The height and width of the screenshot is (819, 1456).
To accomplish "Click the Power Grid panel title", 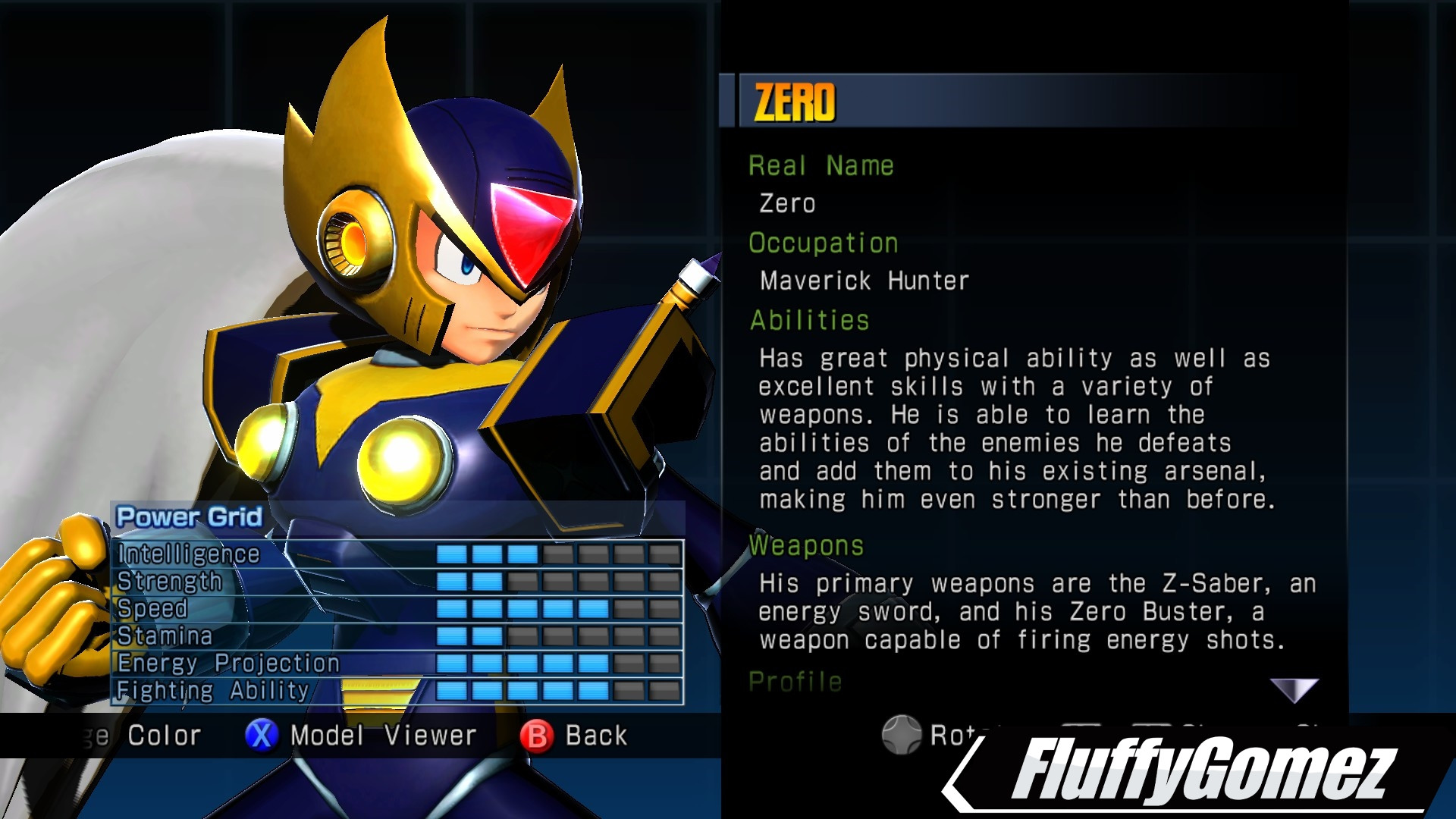I will [x=187, y=518].
